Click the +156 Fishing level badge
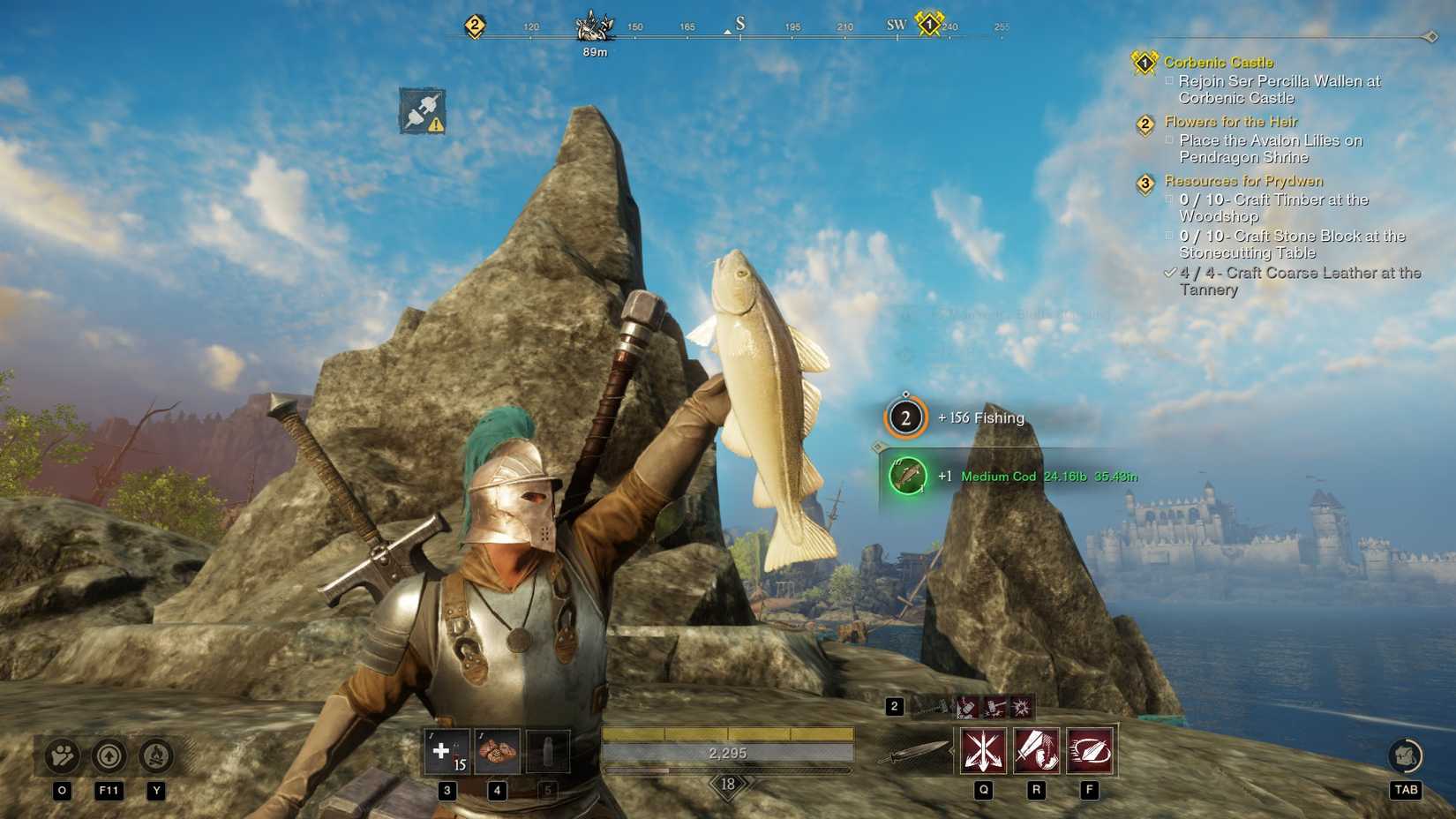This screenshot has height=819, width=1456. [x=905, y=417]
